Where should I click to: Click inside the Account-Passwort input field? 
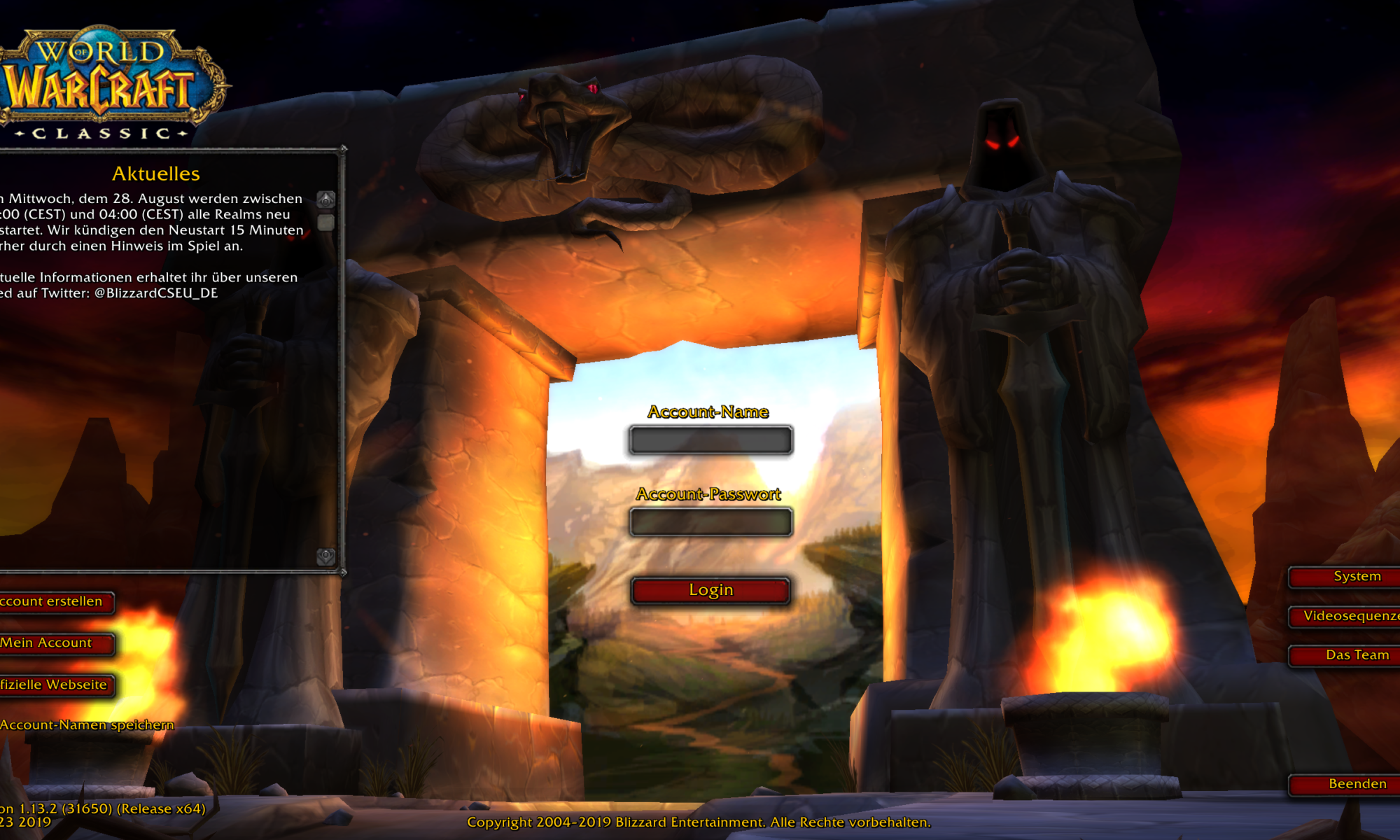710,520
